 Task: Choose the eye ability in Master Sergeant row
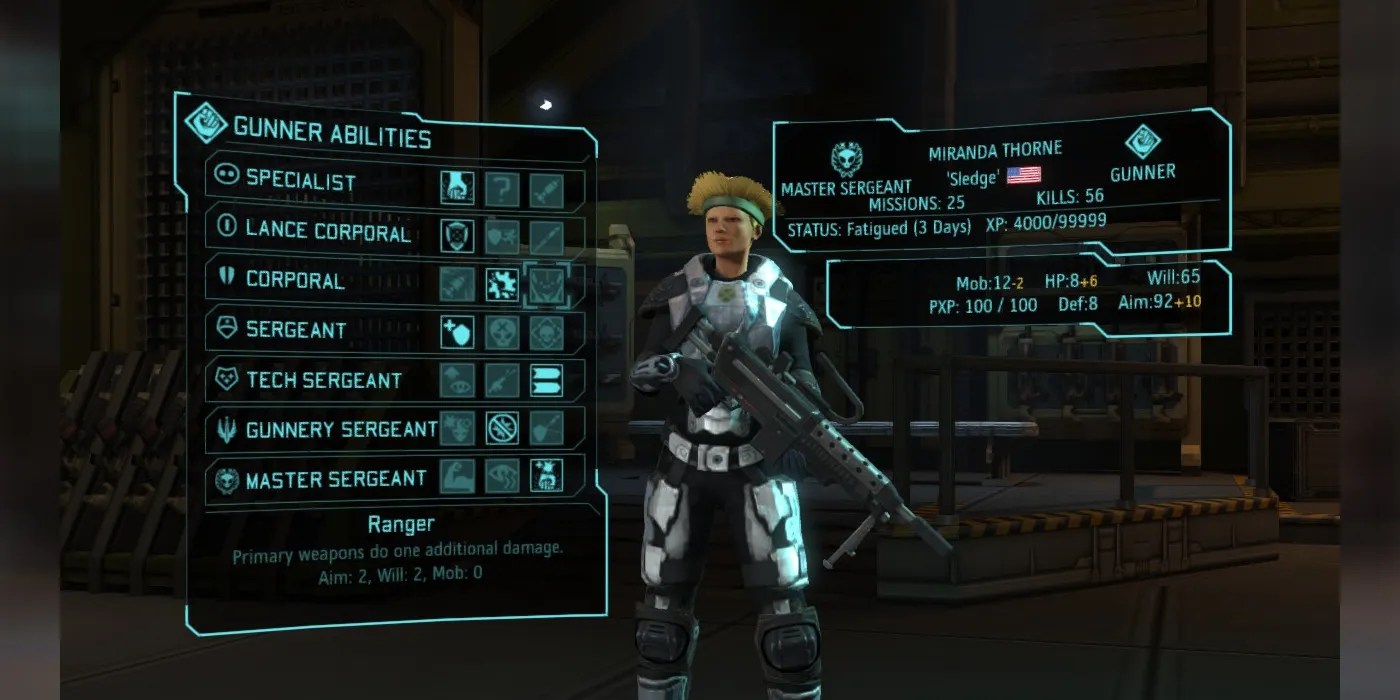pos(502,476)
